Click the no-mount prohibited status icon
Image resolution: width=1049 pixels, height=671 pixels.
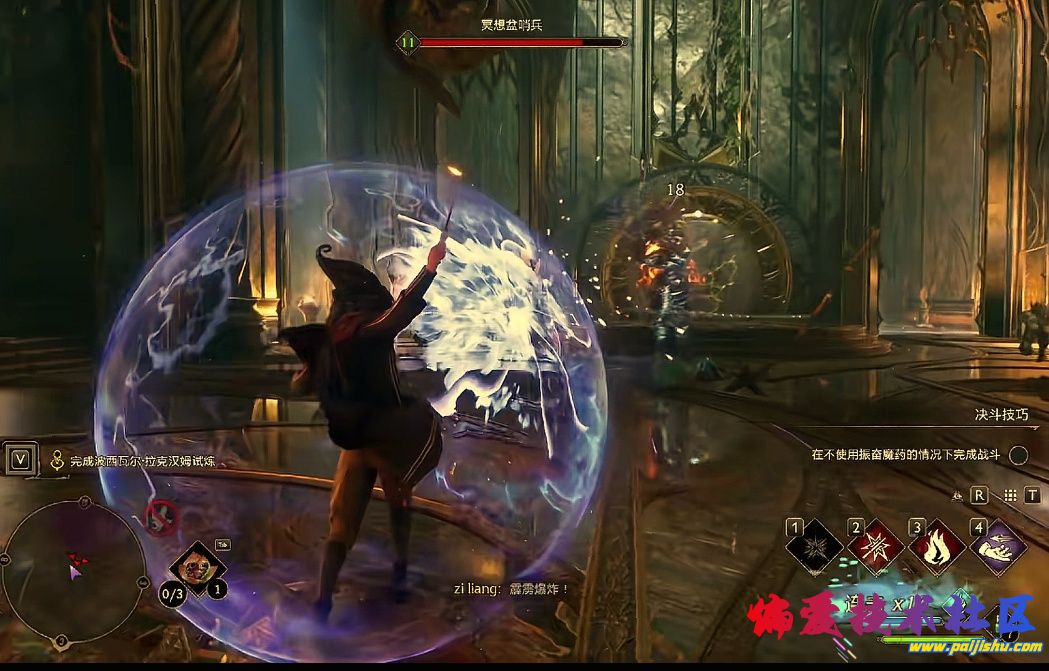coord(161,517)
